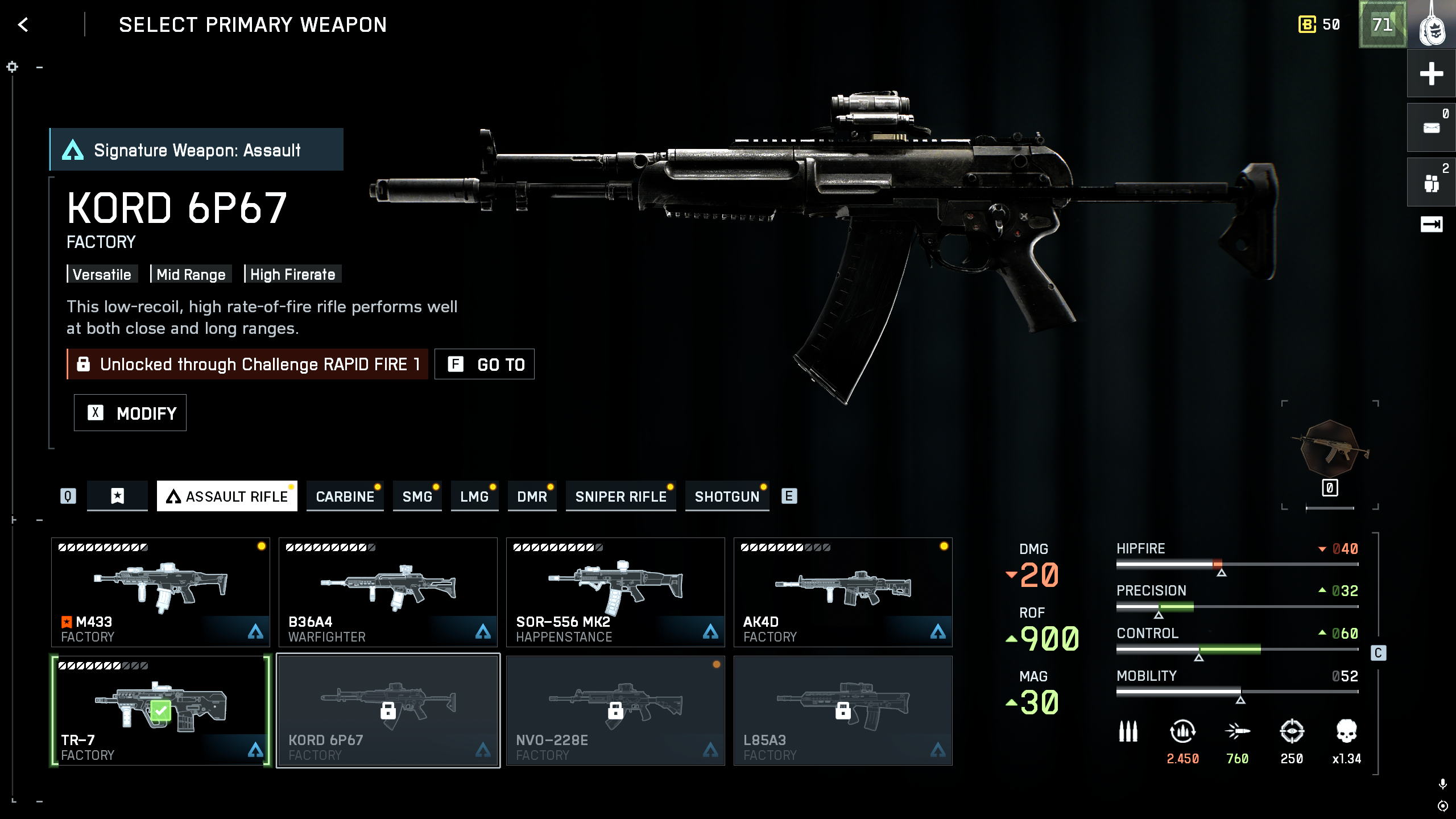The height and width of the screenshot is (819, 1456).
Task: Go back using the top-left arrow
Action: click(23, 24)
